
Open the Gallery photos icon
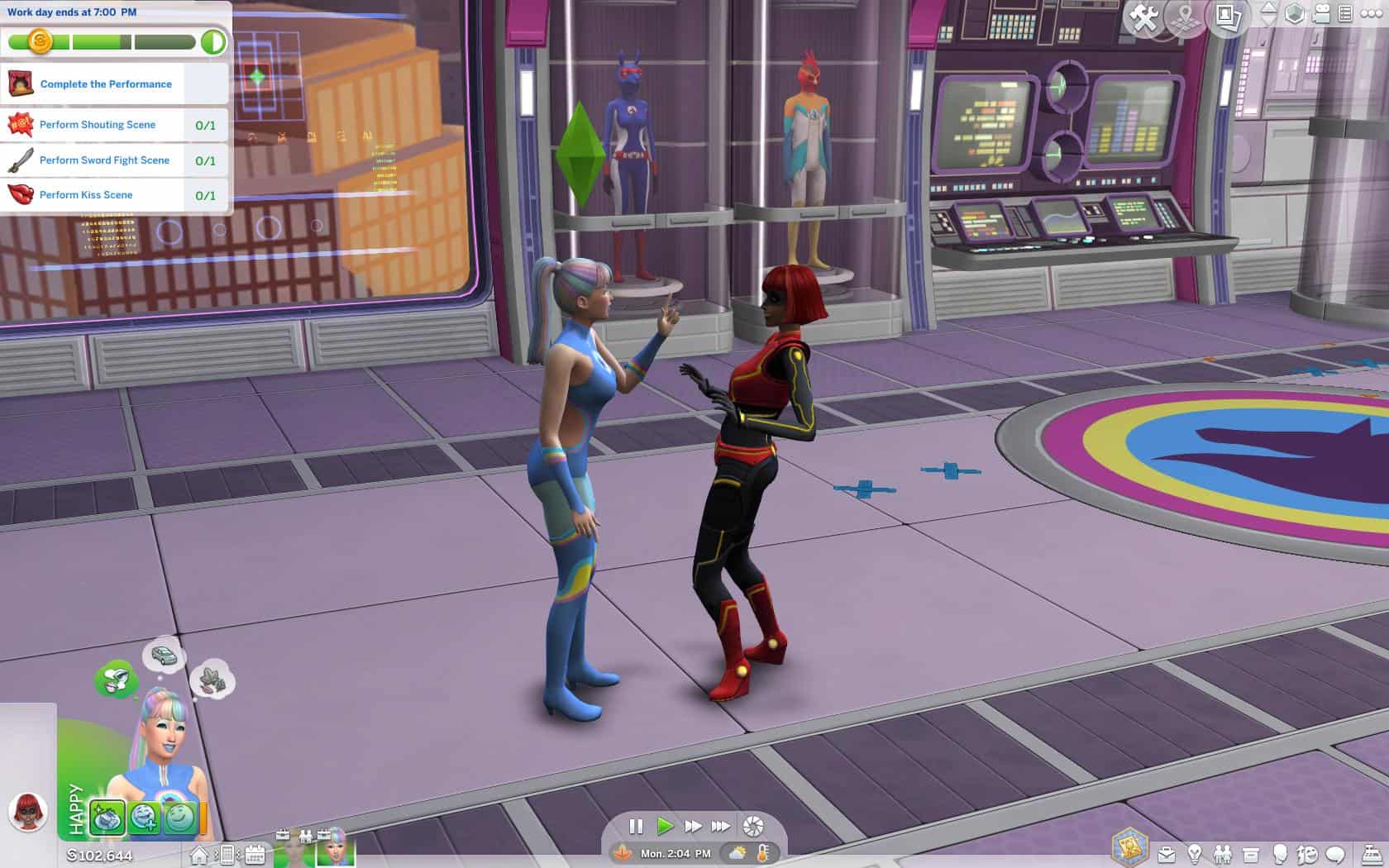(1229, 17)
